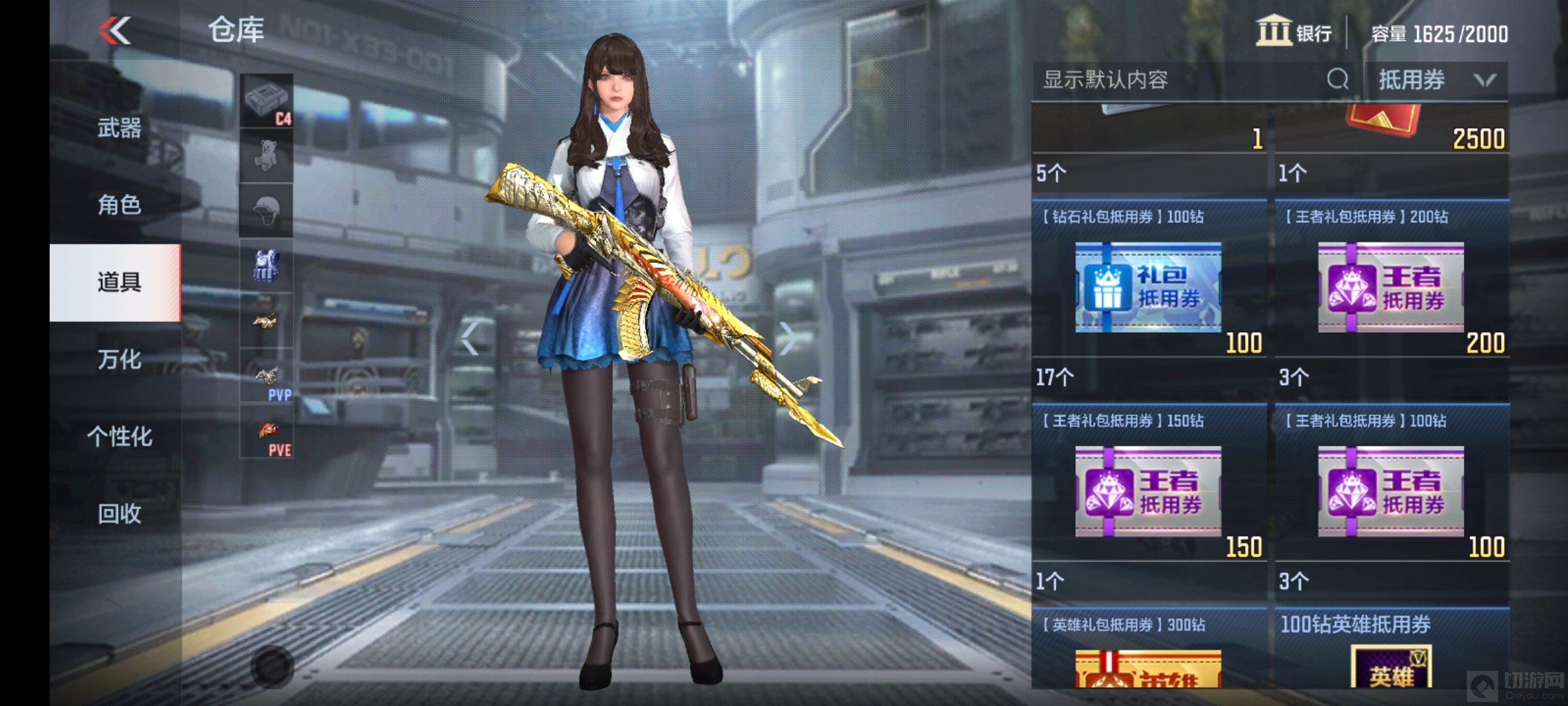The height and width of the screenshot is (706, 1568).
Task: Select the 王者礼包抵用券 150钻 item
Action: (1149, 490)
